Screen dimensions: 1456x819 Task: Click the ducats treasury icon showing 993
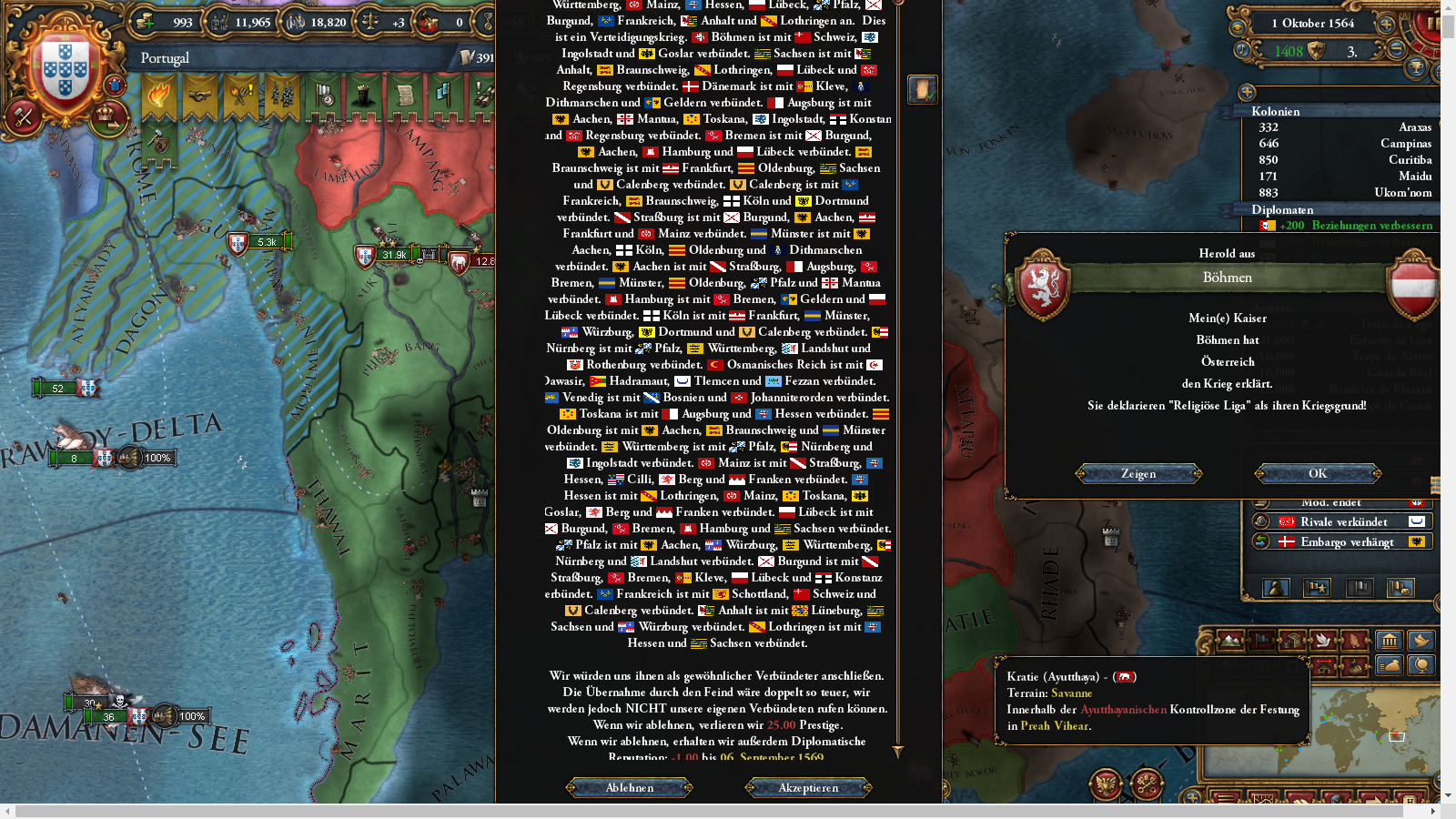(x=145, y=22)
